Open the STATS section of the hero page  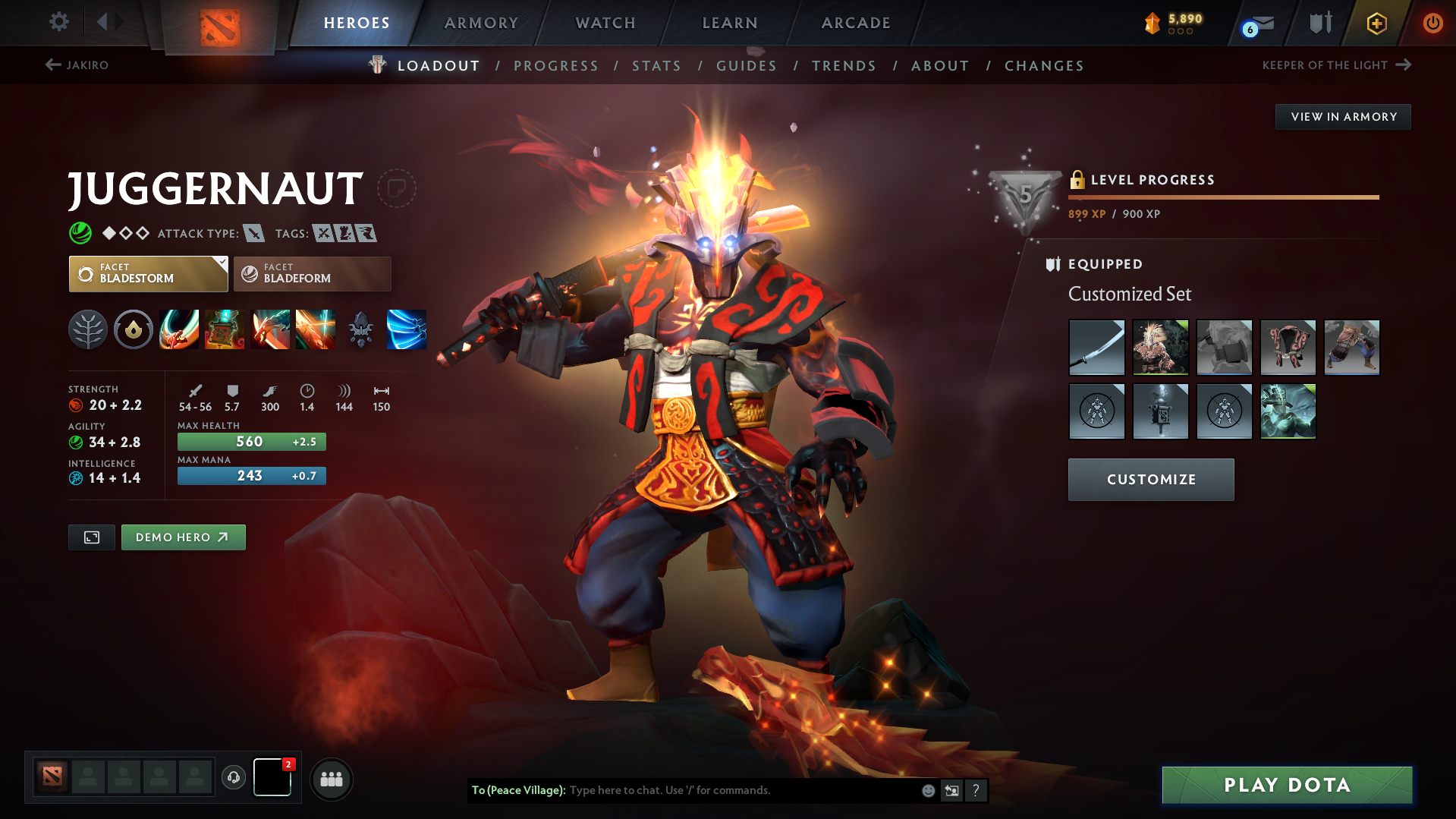[x=656, y=66]
